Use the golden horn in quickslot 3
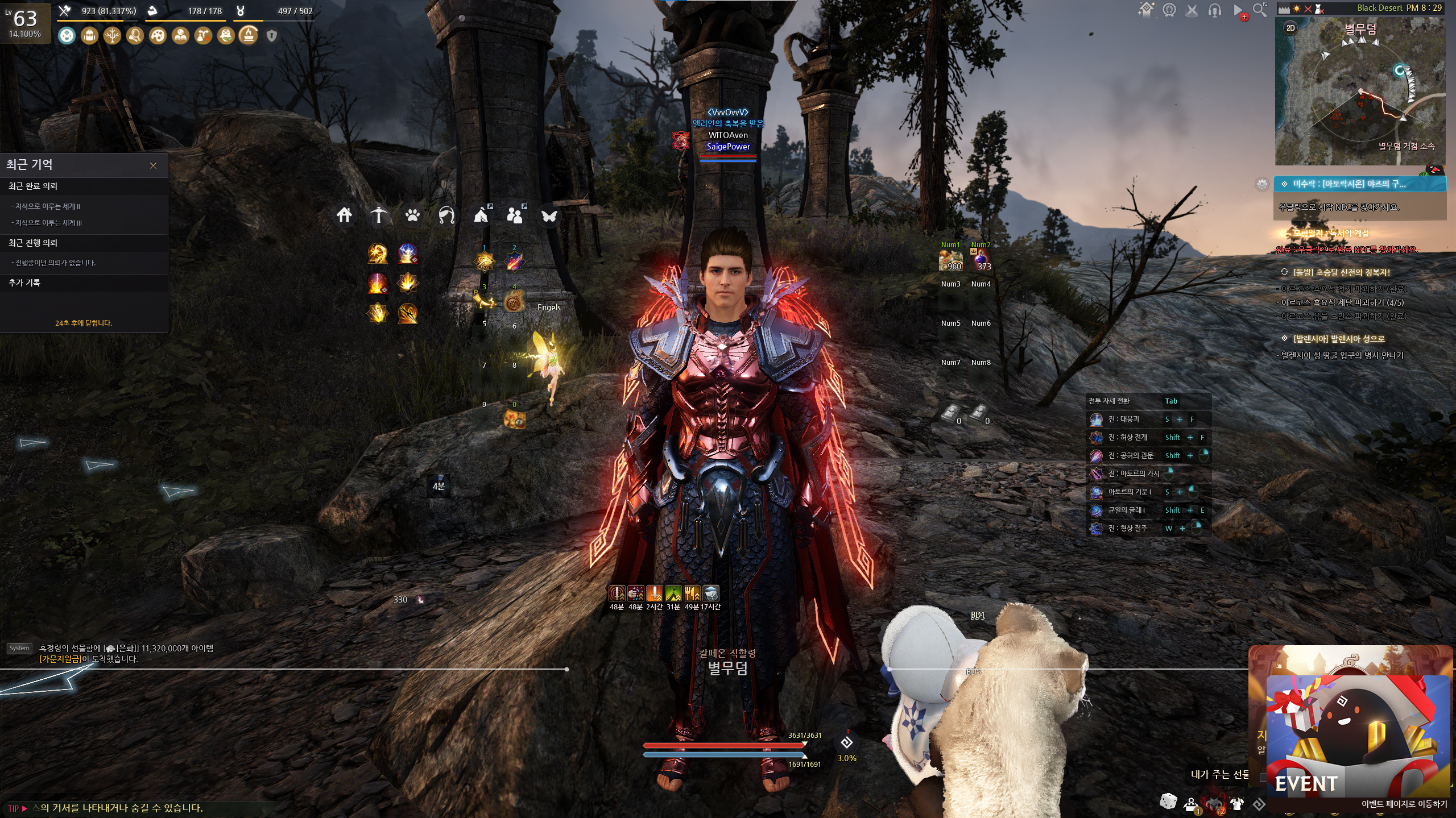1456x818 pixels. 485,301
